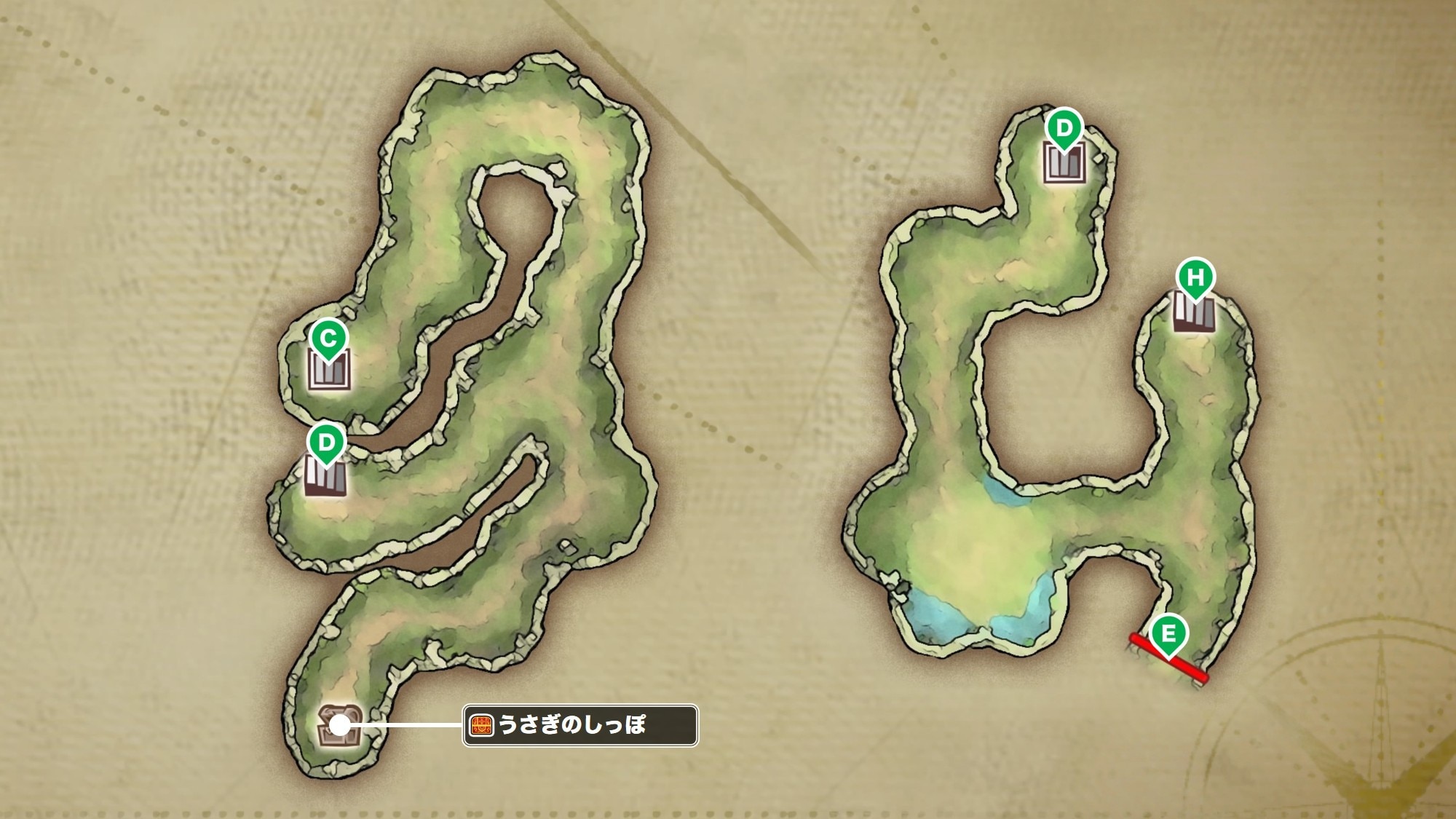1456x819 pixels.
Task: Select the green C stairs marker
Action: (x=328, y=339)
